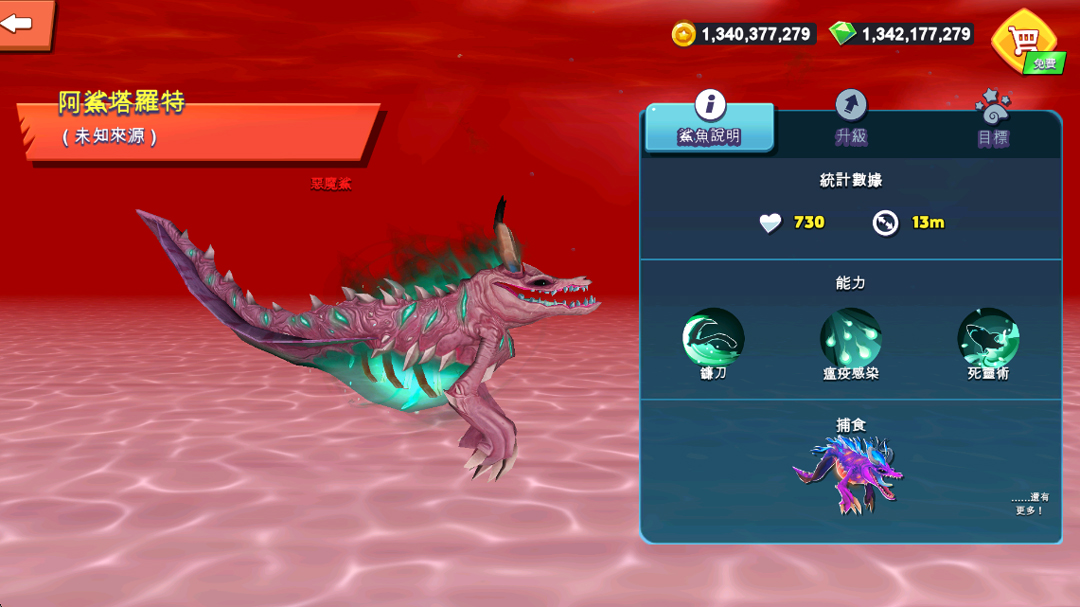Open the shopping cart store
Image resolution: width=1080 pixels, height=607 pixels.
1023,40
